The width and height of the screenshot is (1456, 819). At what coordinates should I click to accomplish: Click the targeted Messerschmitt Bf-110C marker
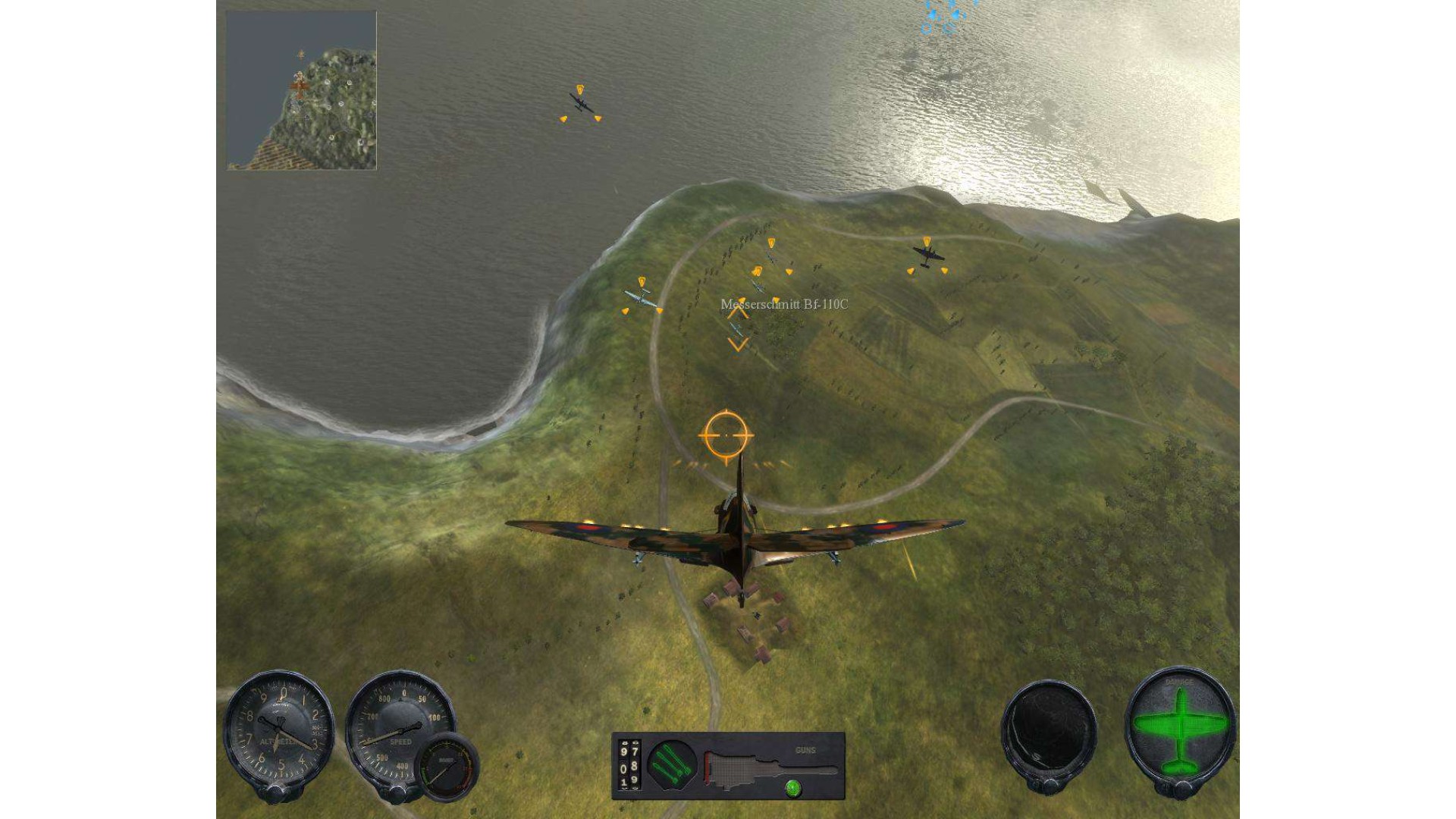pyautogui.click(x=737, y=328)
